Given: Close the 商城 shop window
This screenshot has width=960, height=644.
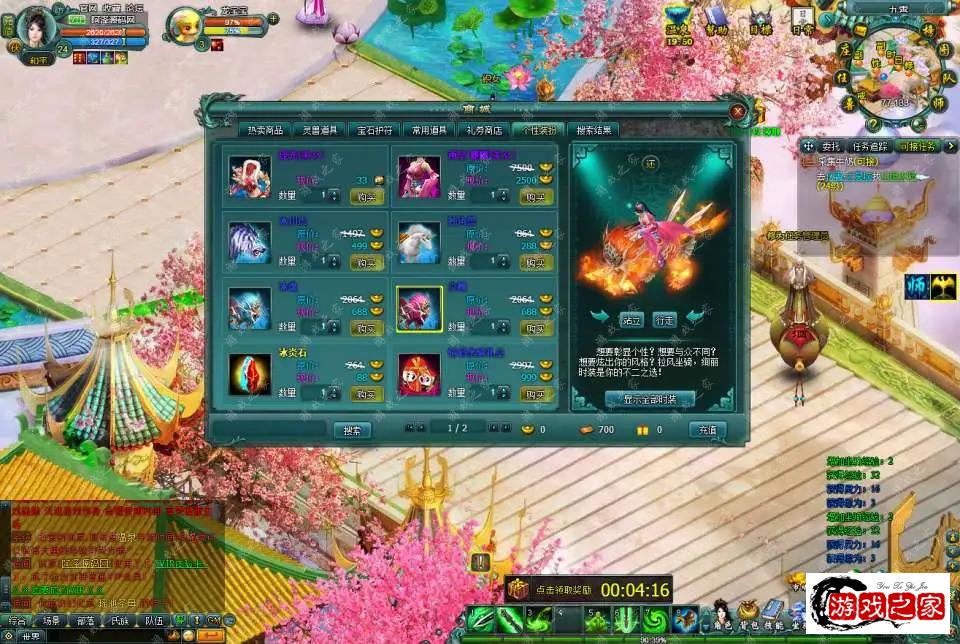Looking at the screenshot, I should 738,111.
